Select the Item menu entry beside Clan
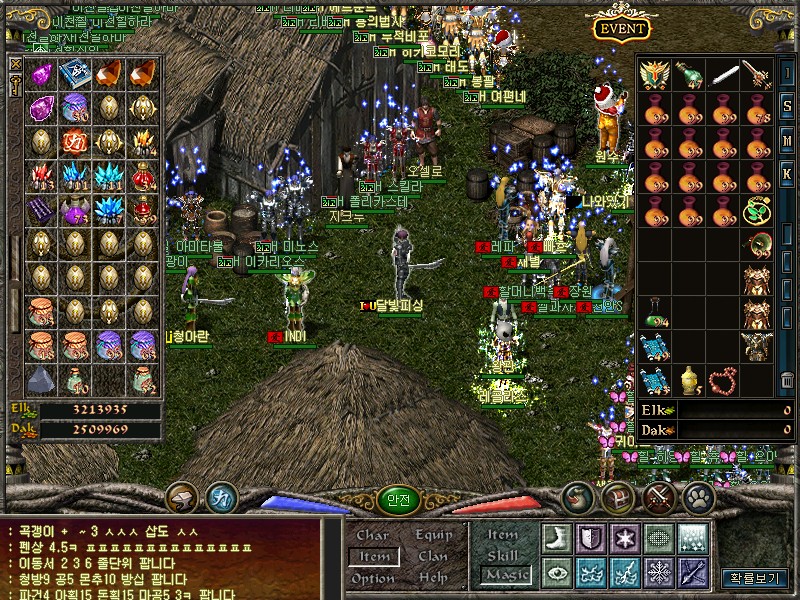The width and height of the screenshot is (800, 600). point(374,556)
